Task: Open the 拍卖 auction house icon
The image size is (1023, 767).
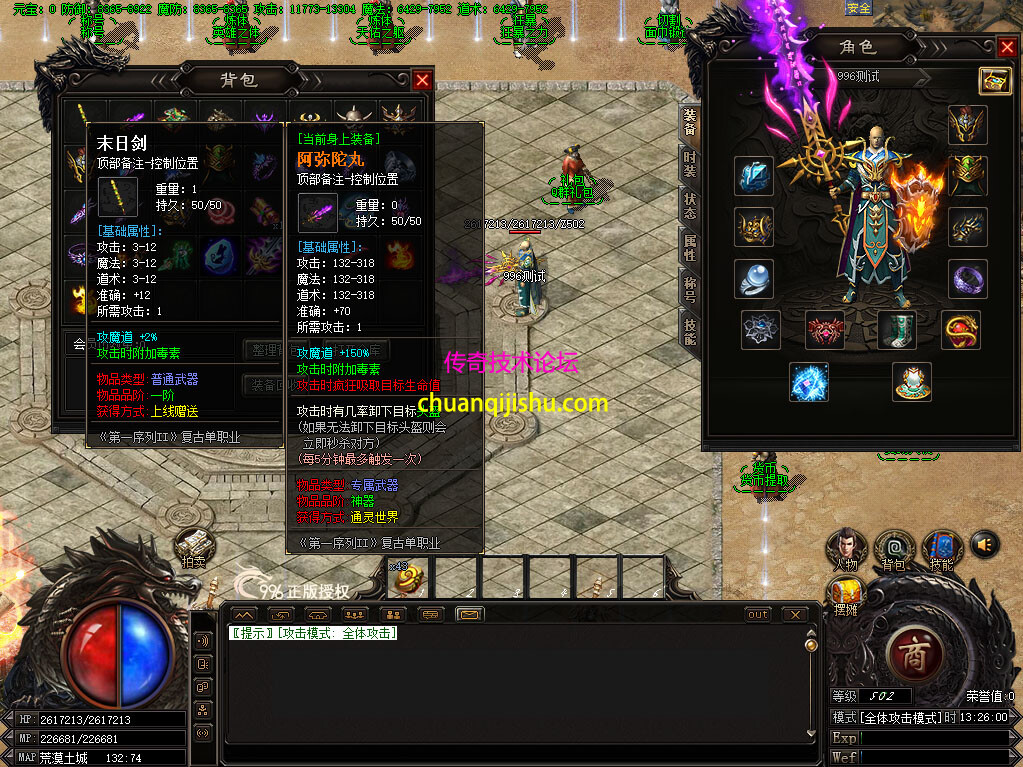Action: click(194, 547)
